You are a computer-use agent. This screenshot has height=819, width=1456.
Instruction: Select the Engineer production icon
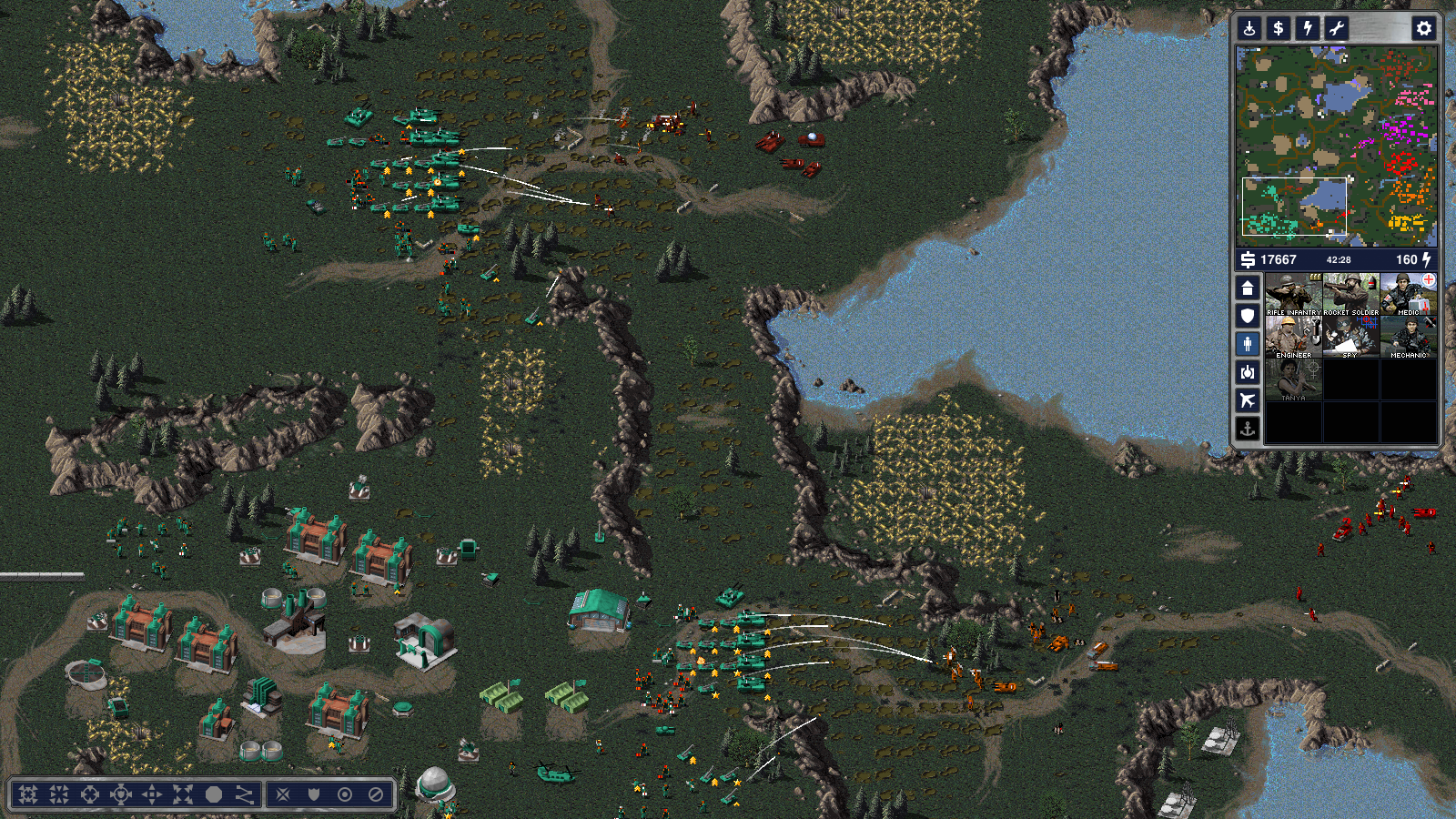1293,338
